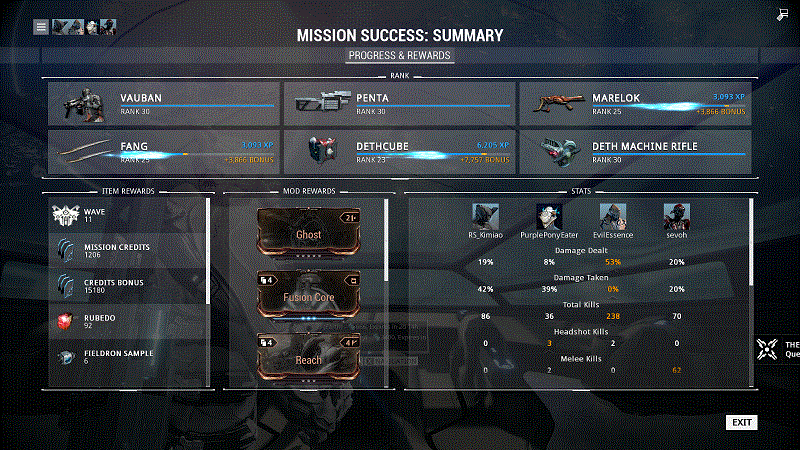This screenshot has width=800, height=450.
Task: Select the Progress & Rewards tab
Action: coord(400,55)
